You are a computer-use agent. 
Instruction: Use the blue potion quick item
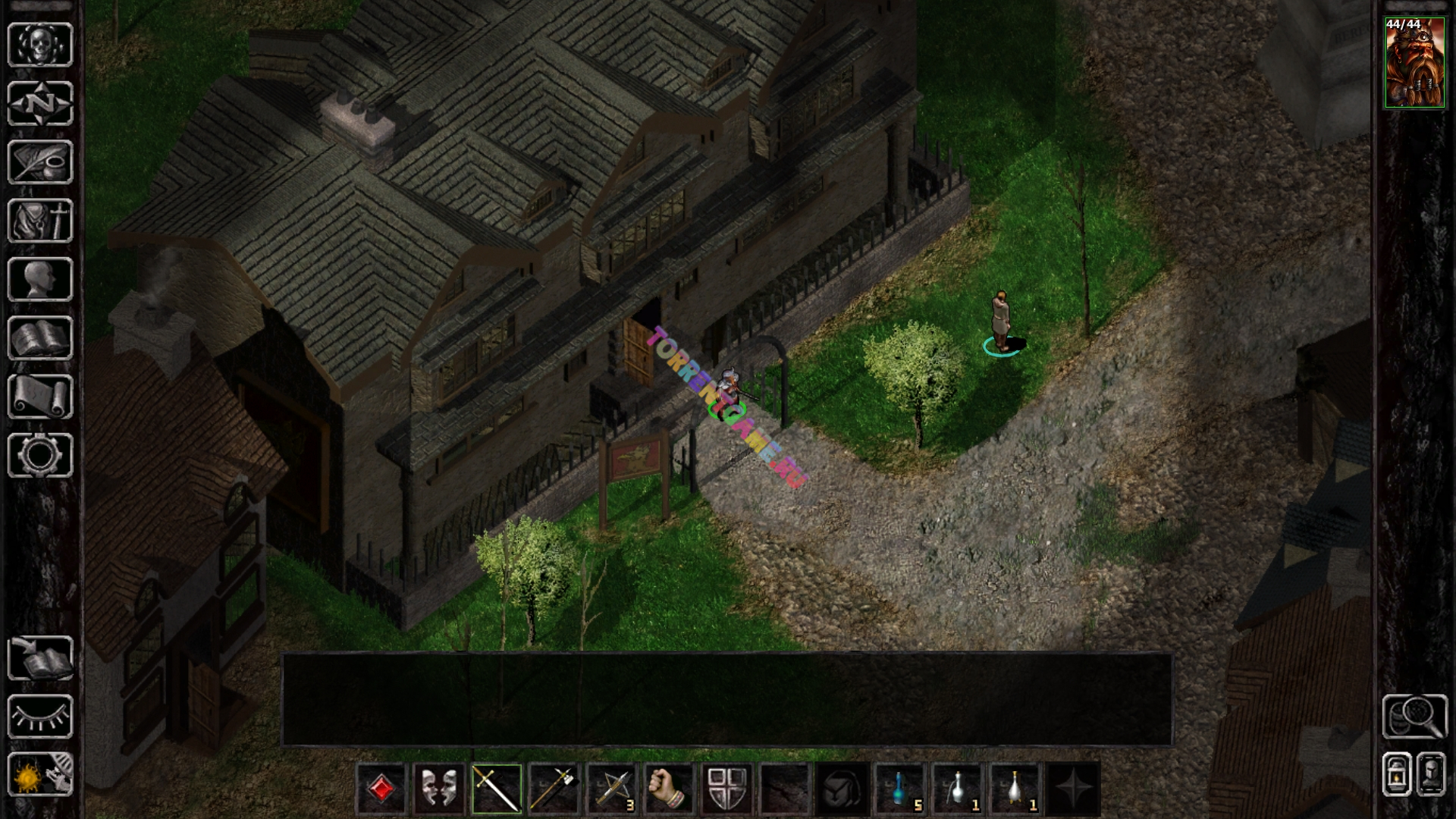tap(900, 789)
